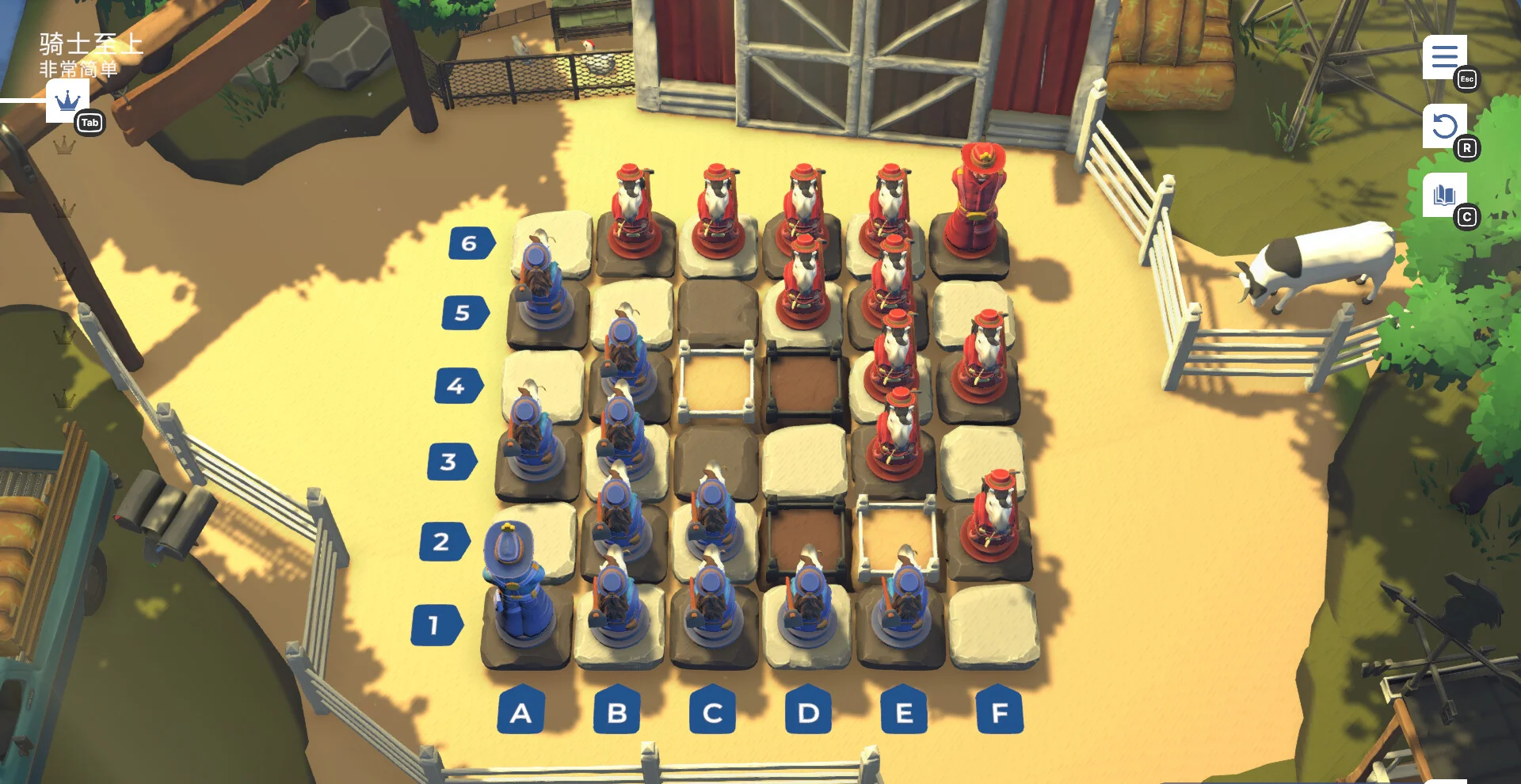Open the rulebook via the book icon
1521x784 pixels.
[1443, 192]
